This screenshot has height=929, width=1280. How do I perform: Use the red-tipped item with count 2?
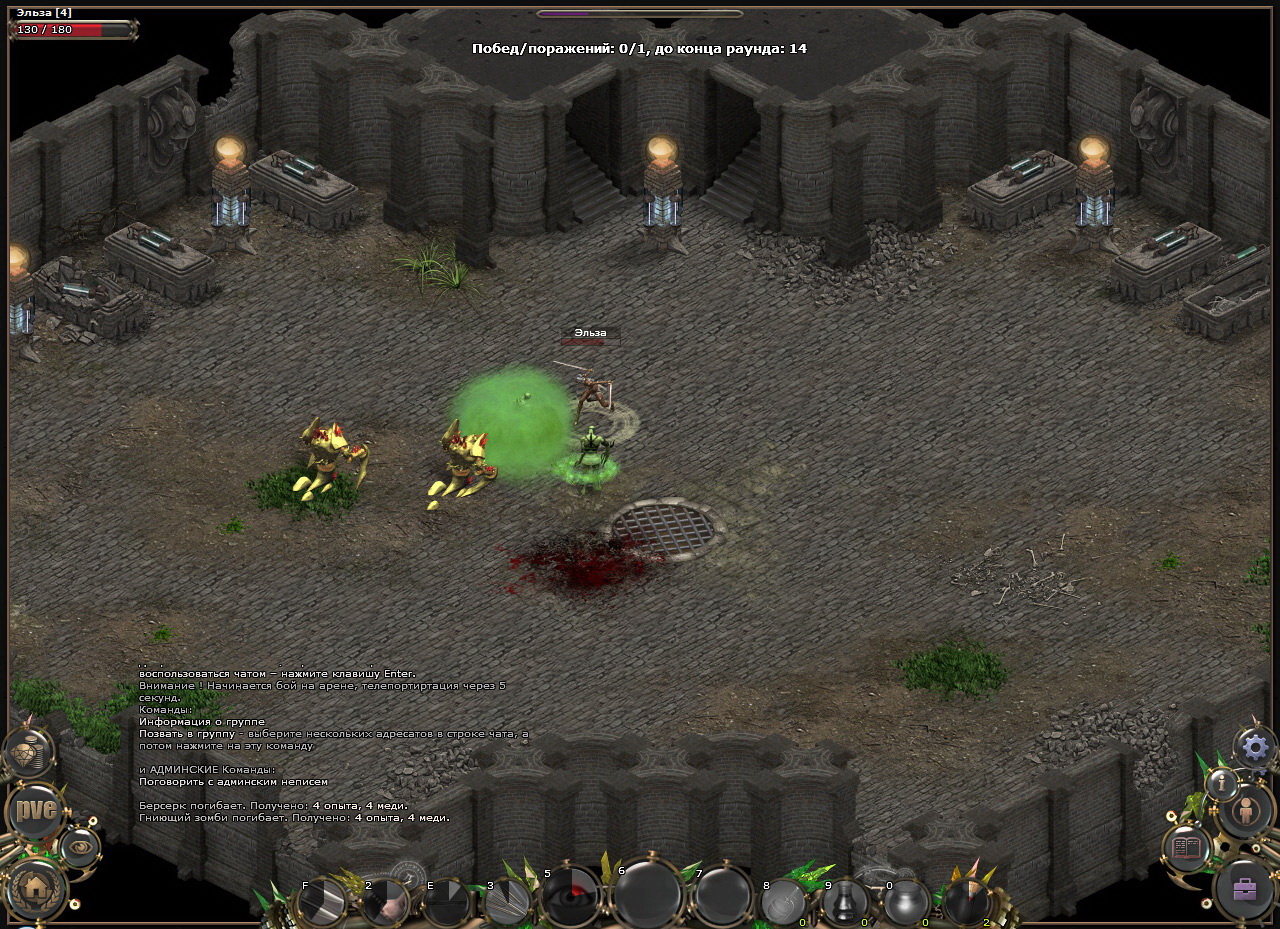[967, 901]
